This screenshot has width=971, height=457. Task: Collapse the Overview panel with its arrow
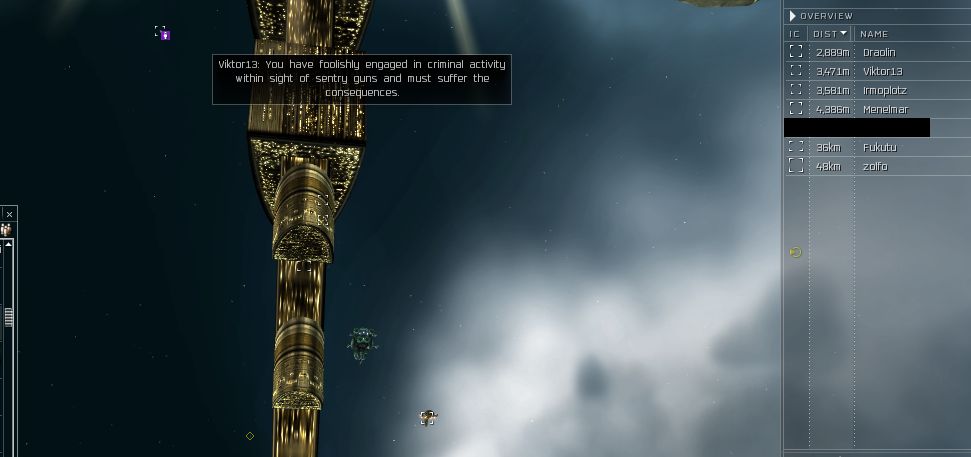pos(792,16)
